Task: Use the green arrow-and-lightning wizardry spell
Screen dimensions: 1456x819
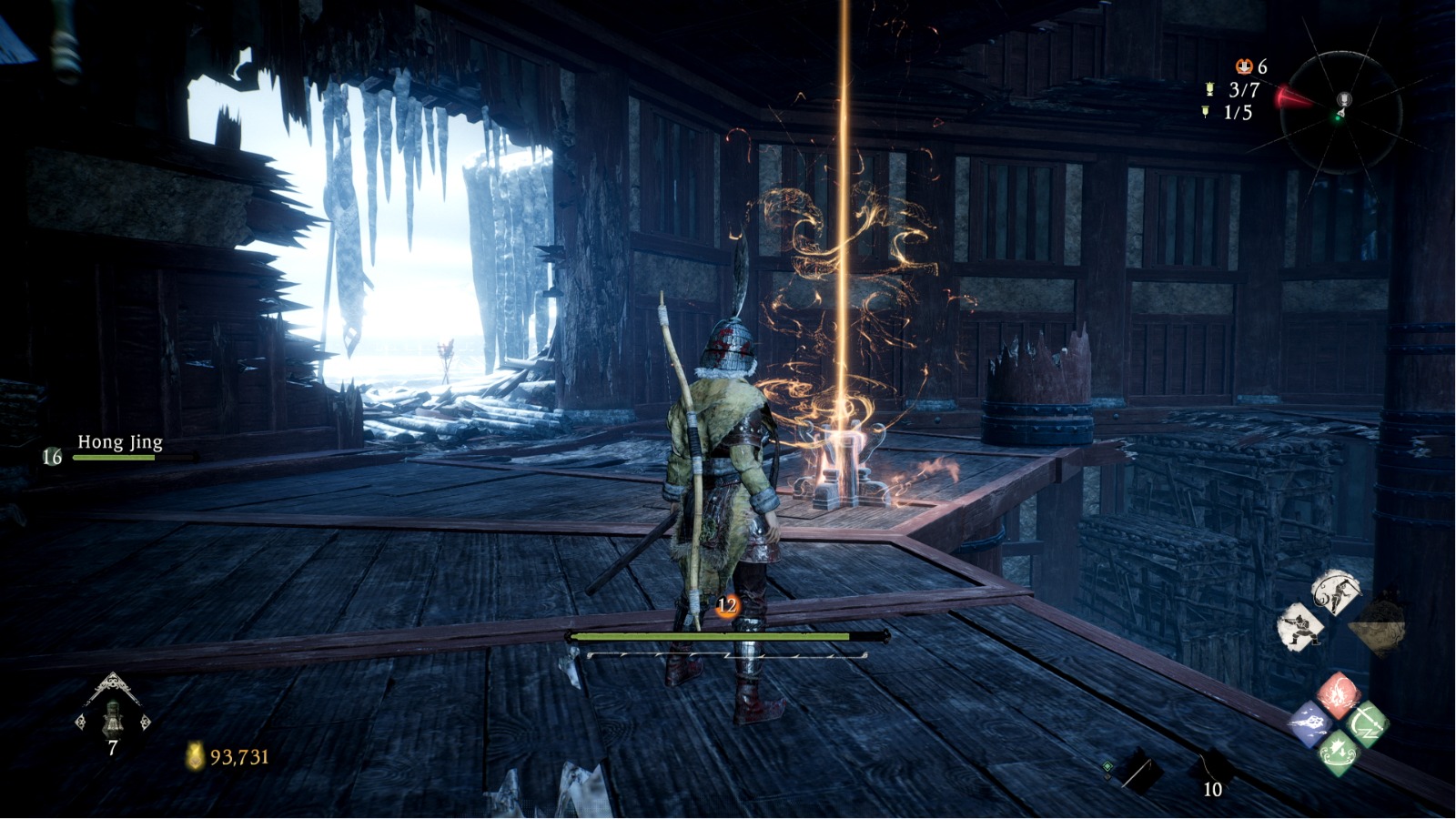Action: 1366,724
